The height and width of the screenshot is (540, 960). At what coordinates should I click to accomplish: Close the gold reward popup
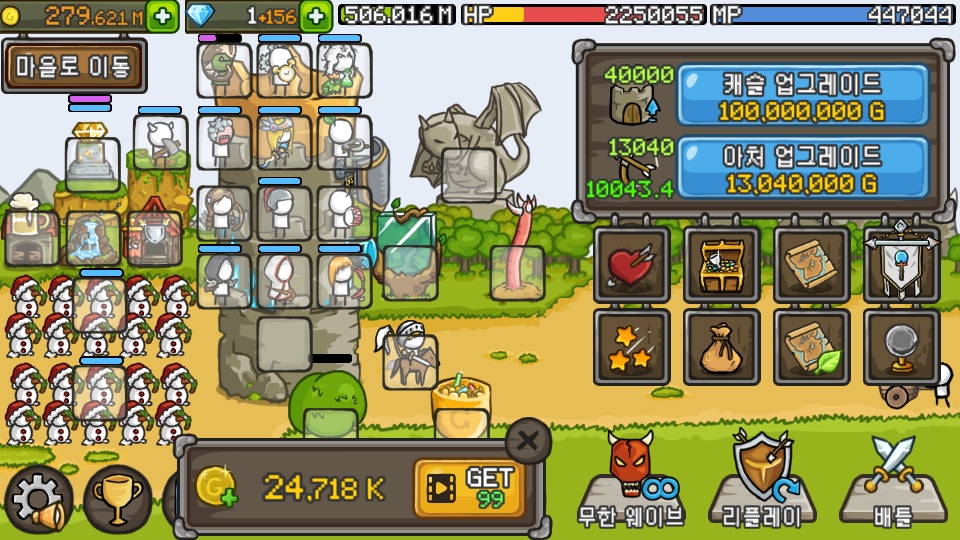coord(528,440)
